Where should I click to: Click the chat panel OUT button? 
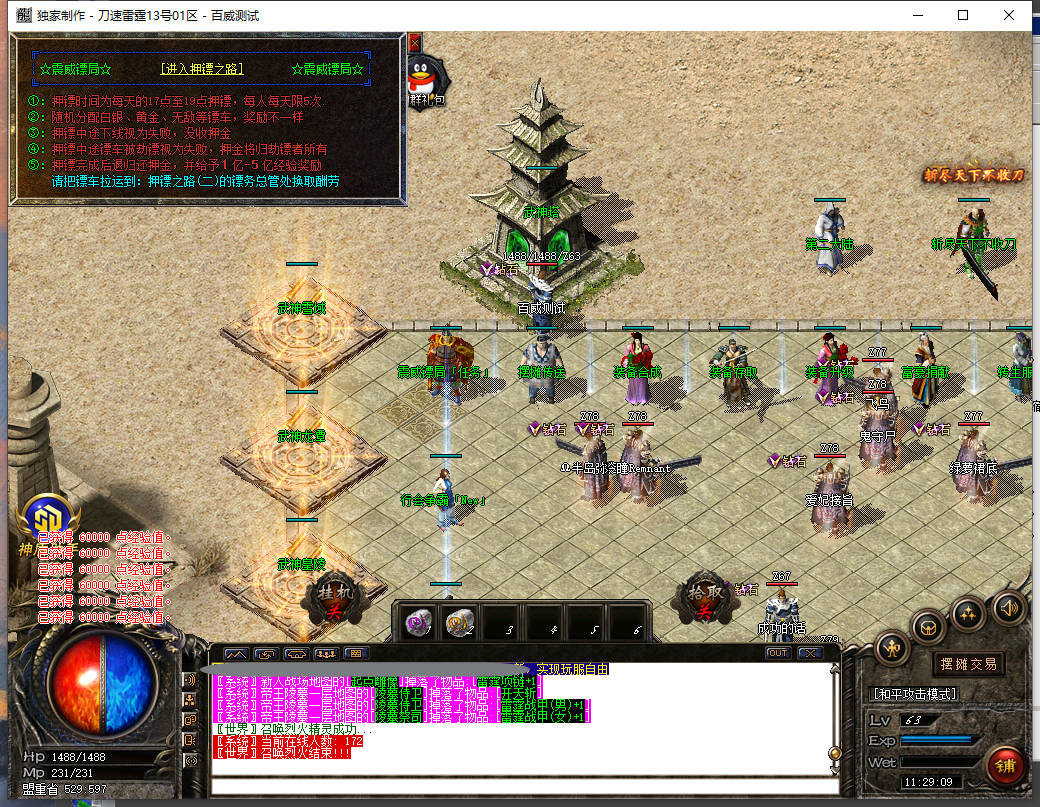[777, 653]
